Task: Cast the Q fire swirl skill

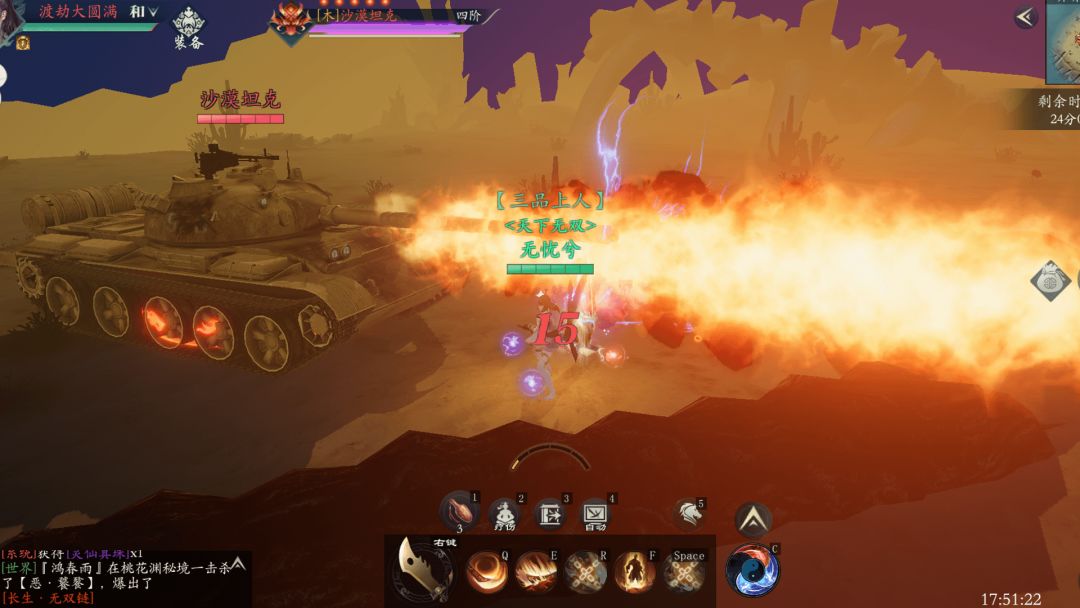Action: pos(487,572)
